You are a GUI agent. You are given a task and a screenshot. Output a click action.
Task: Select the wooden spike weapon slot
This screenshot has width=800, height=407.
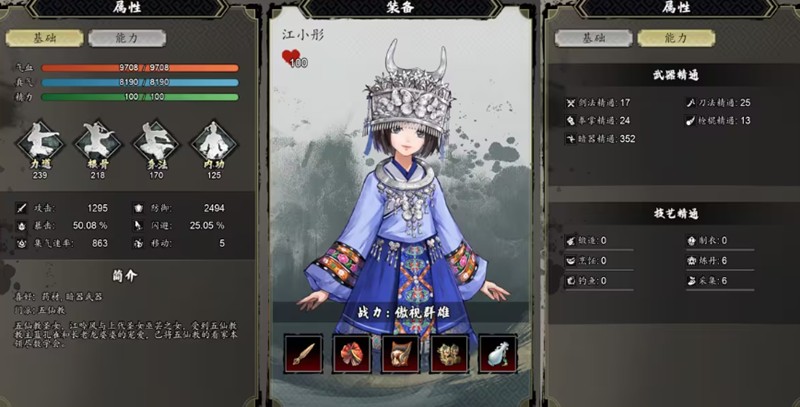click(x=304, y=353)
